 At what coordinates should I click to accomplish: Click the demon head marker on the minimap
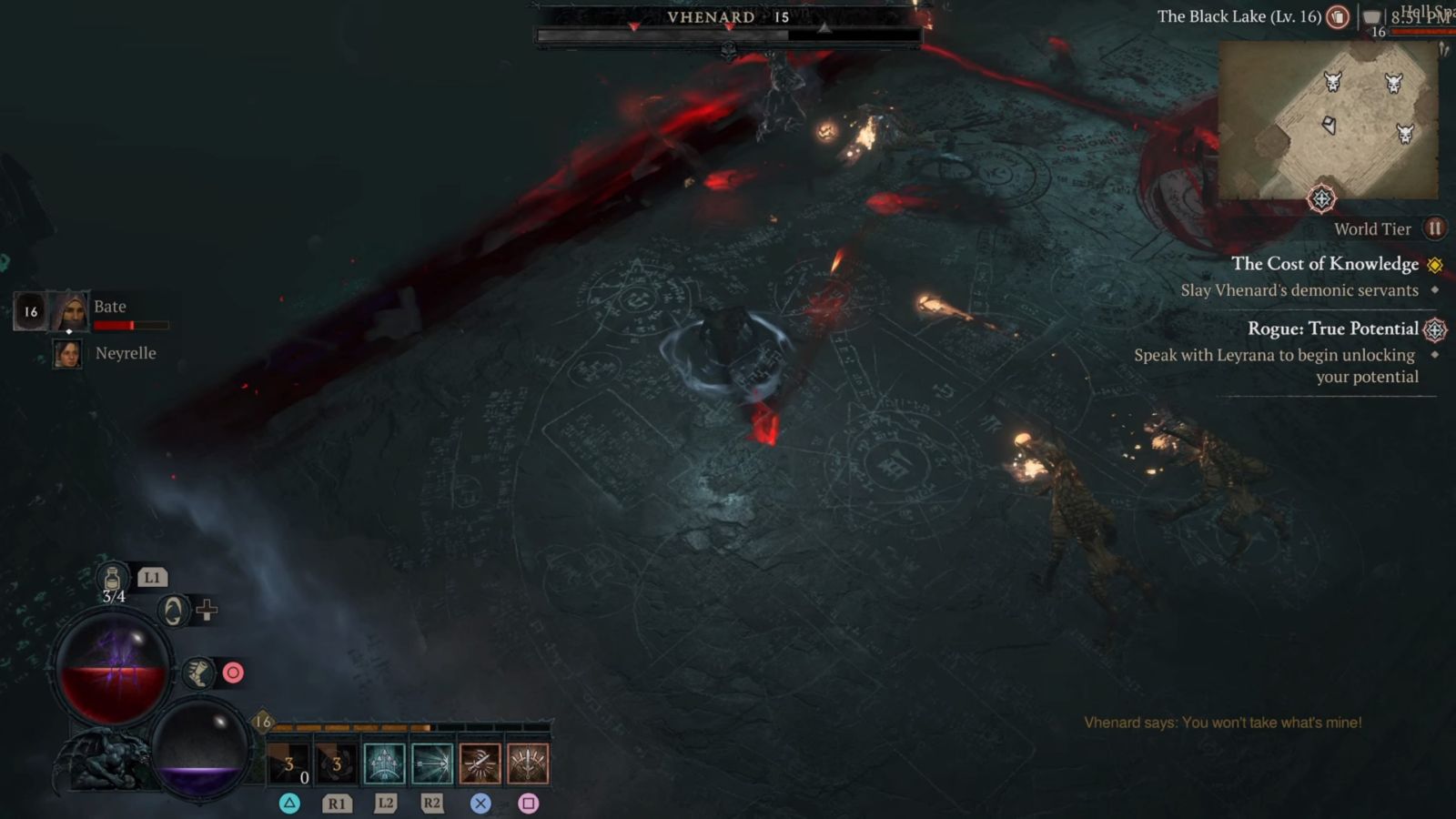(1332, 82)
